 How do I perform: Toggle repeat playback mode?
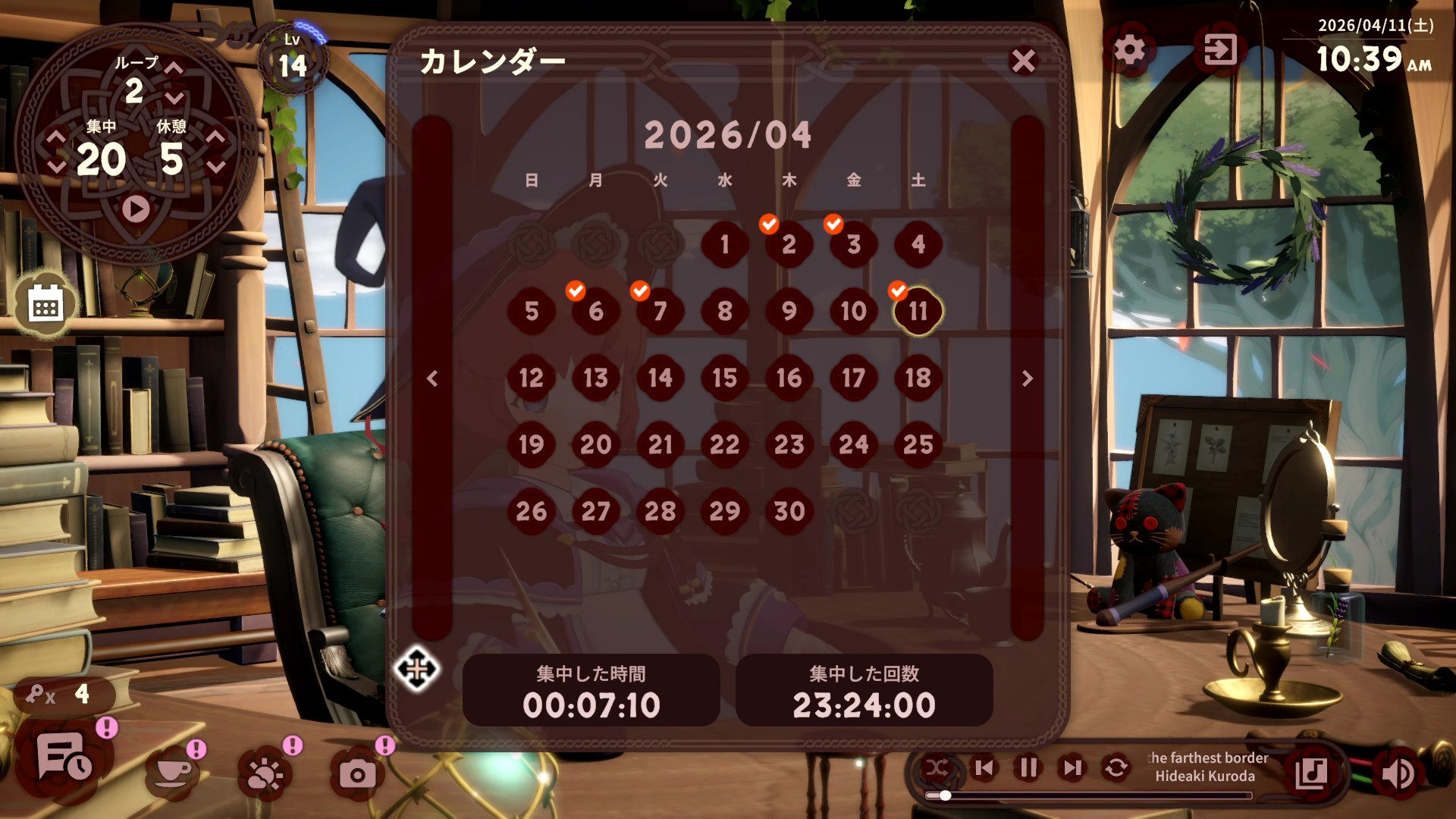tap(1115, 768)
